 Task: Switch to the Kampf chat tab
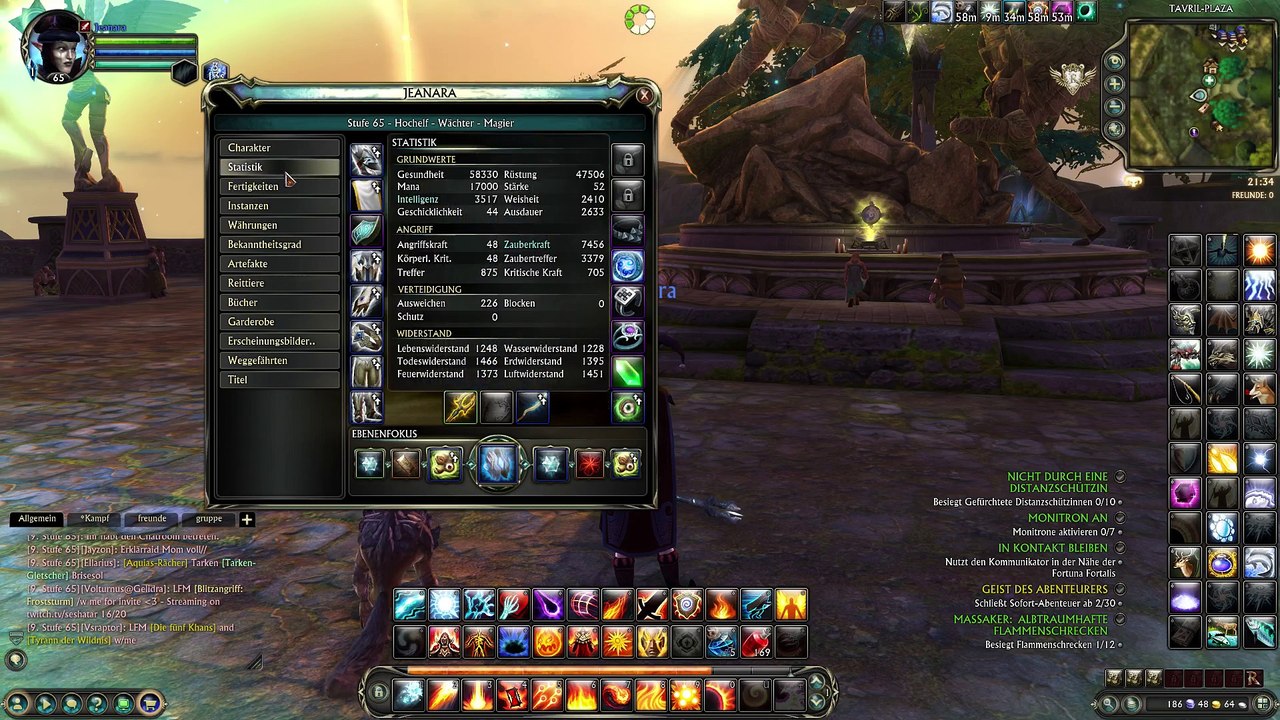point(95,519)
